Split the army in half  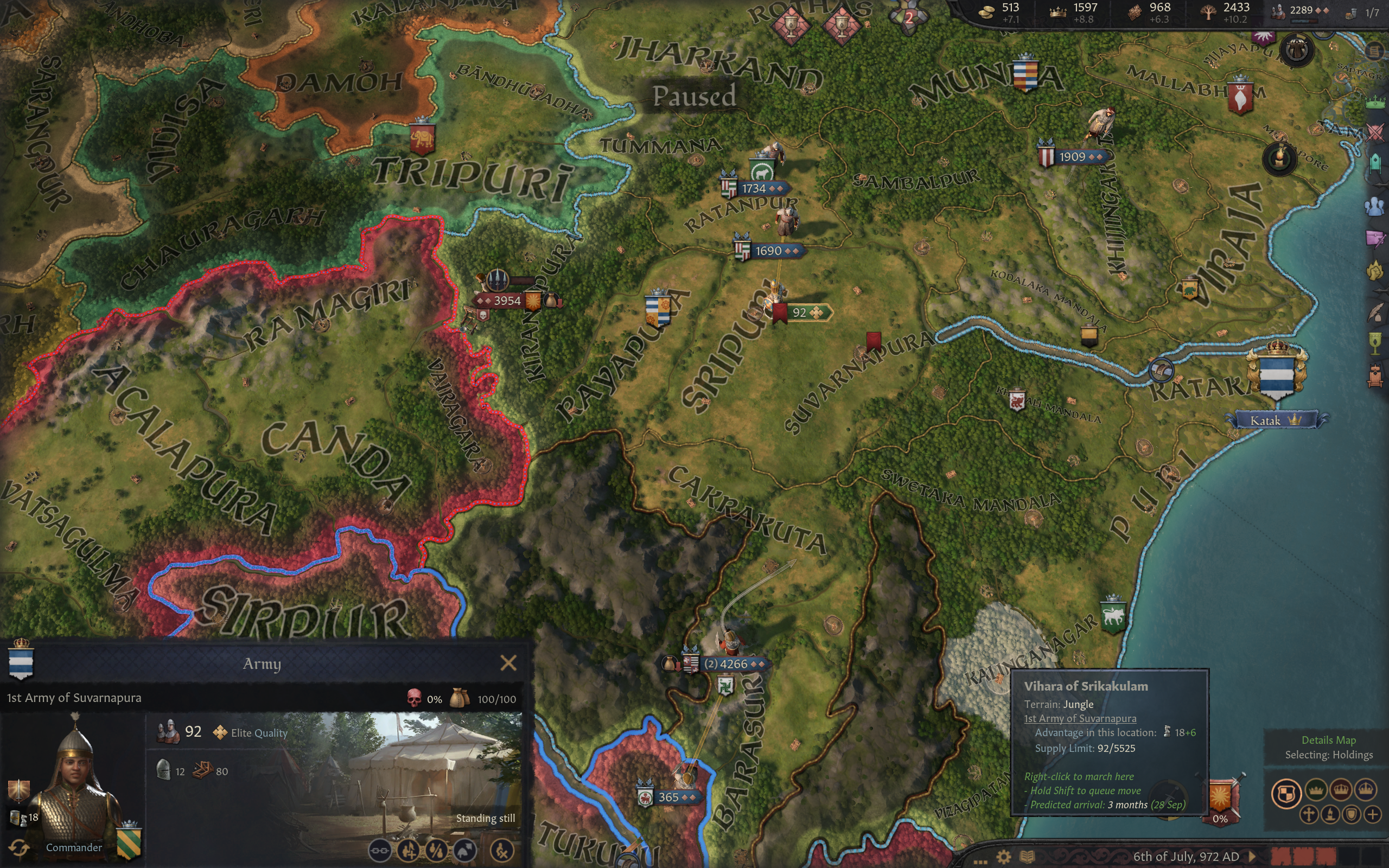click(436, 850)
